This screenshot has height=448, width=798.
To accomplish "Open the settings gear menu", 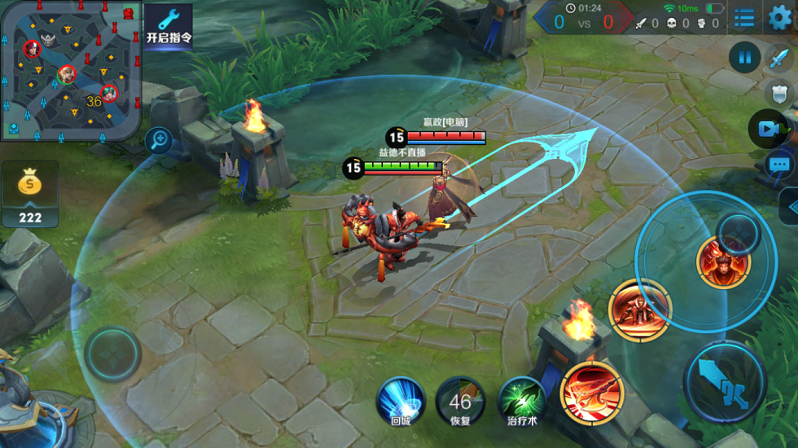I will 780,17.
